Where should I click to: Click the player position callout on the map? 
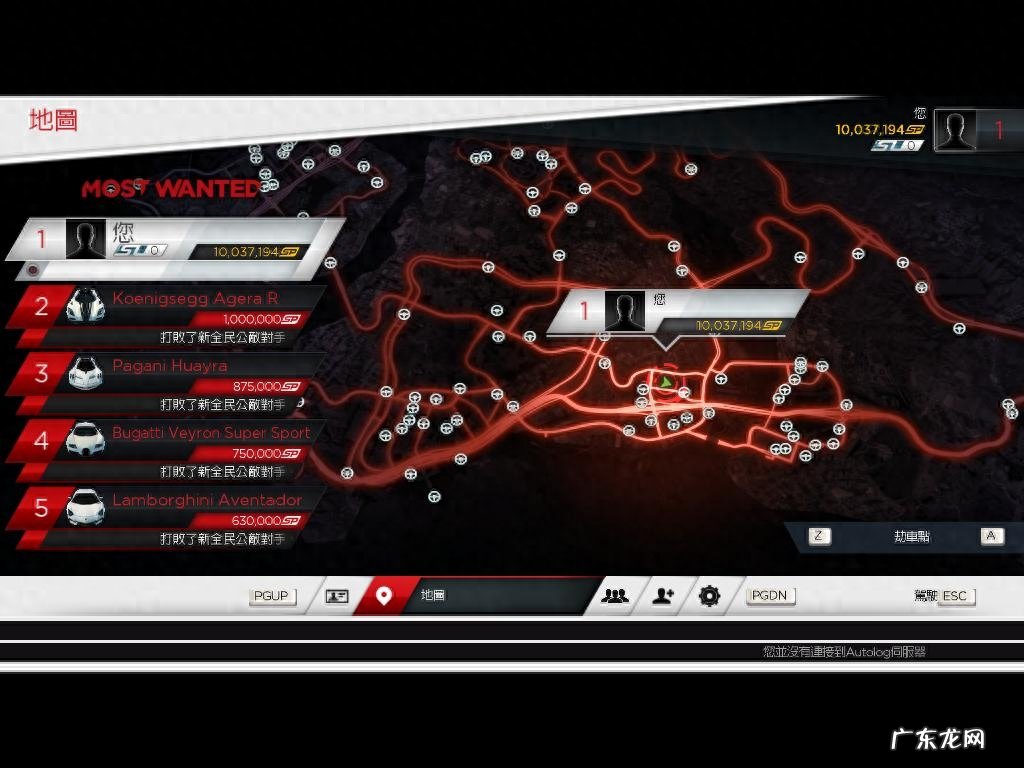point(677,312)
